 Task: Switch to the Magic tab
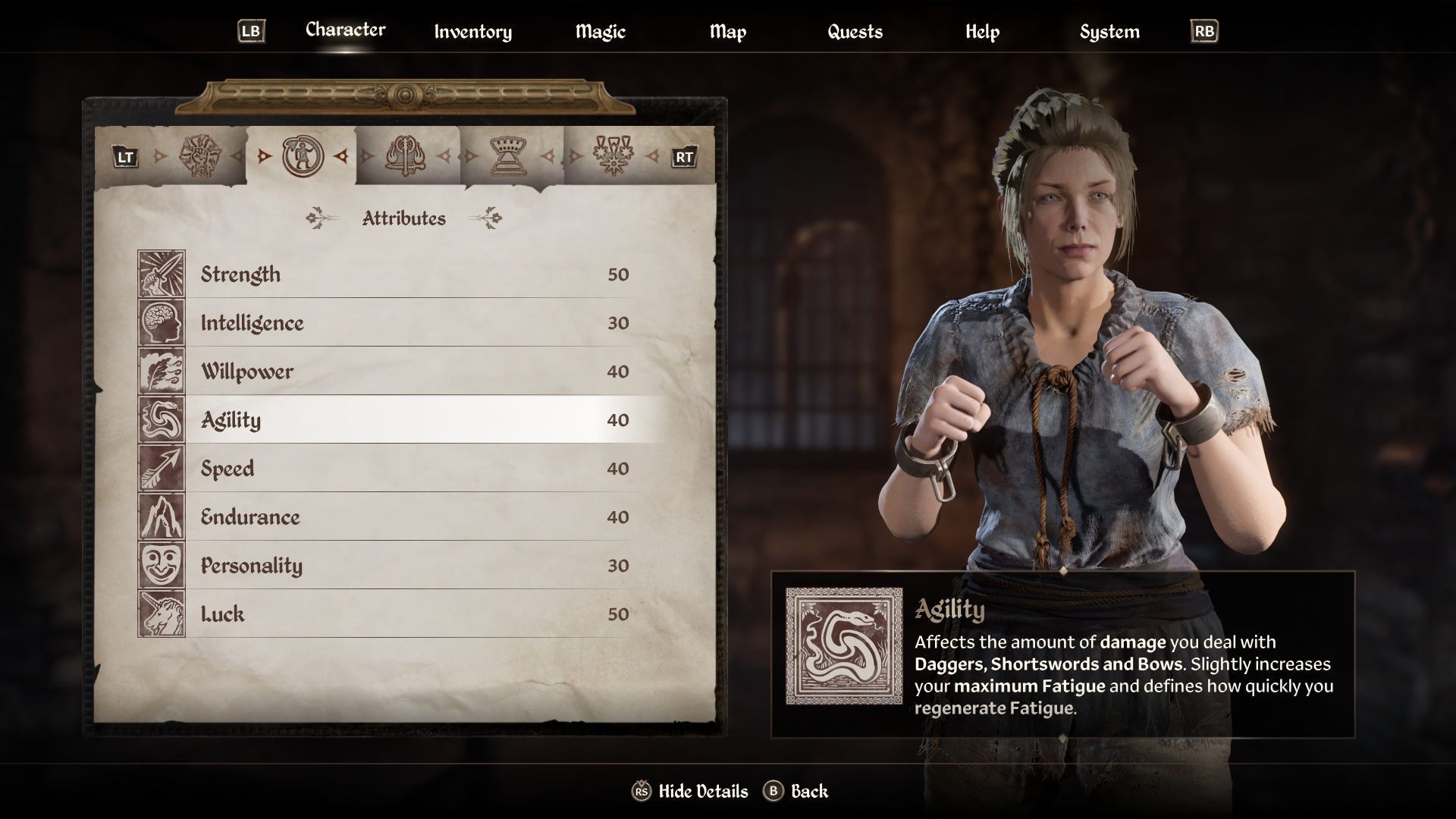(x=600, y=32)
